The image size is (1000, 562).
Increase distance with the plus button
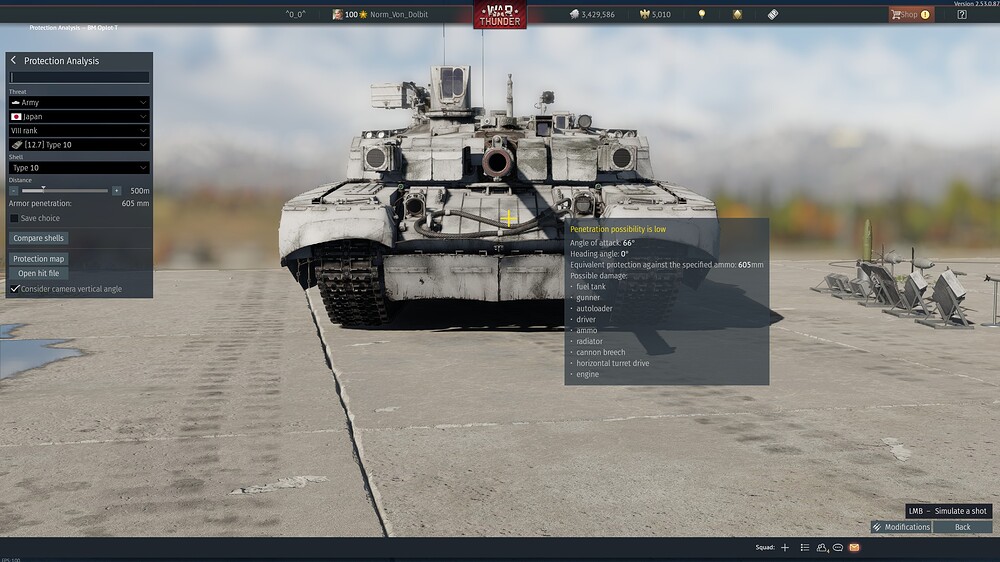(117, 190)
